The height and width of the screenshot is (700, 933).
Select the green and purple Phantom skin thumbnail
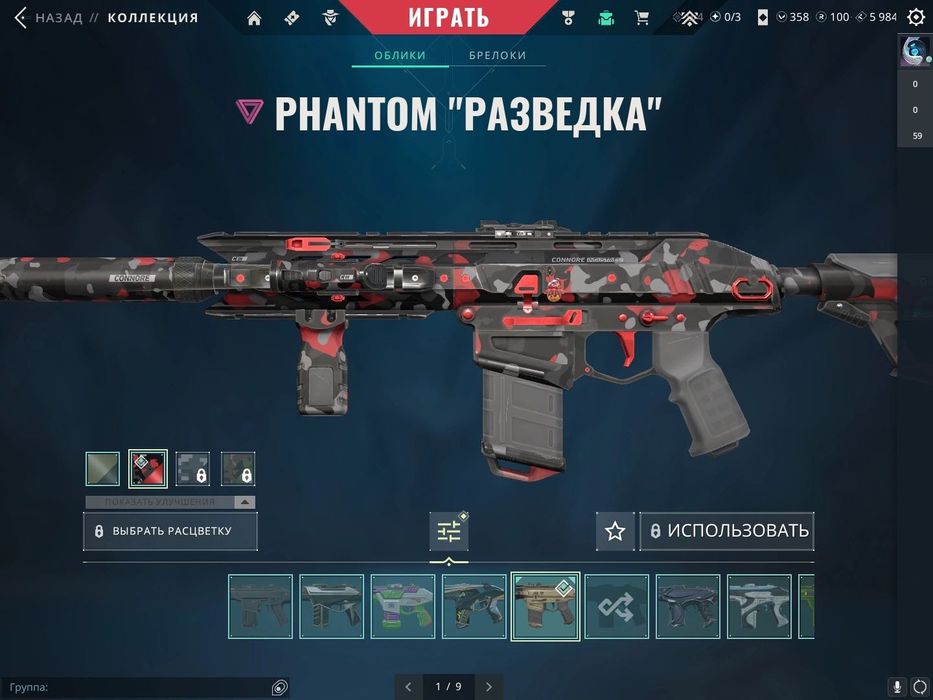point(403,606)
